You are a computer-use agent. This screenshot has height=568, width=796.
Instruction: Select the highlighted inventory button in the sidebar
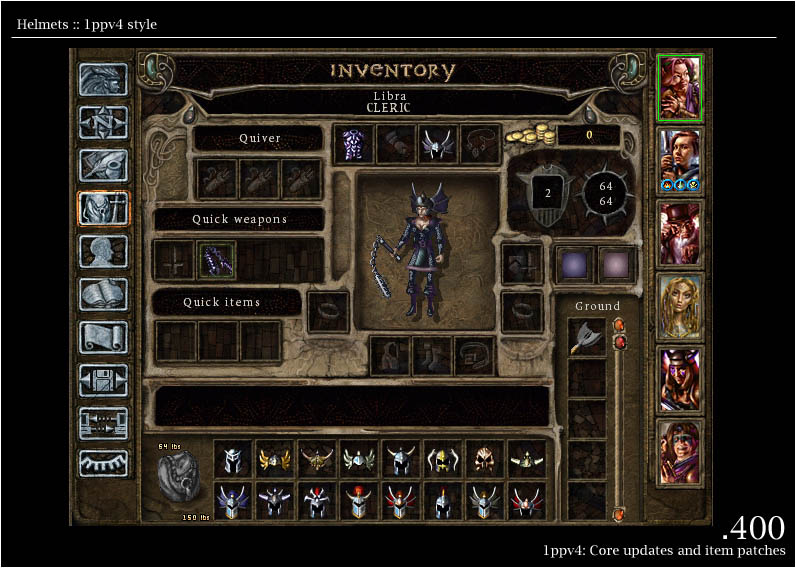pyautogui.click(x=104, y=208)
